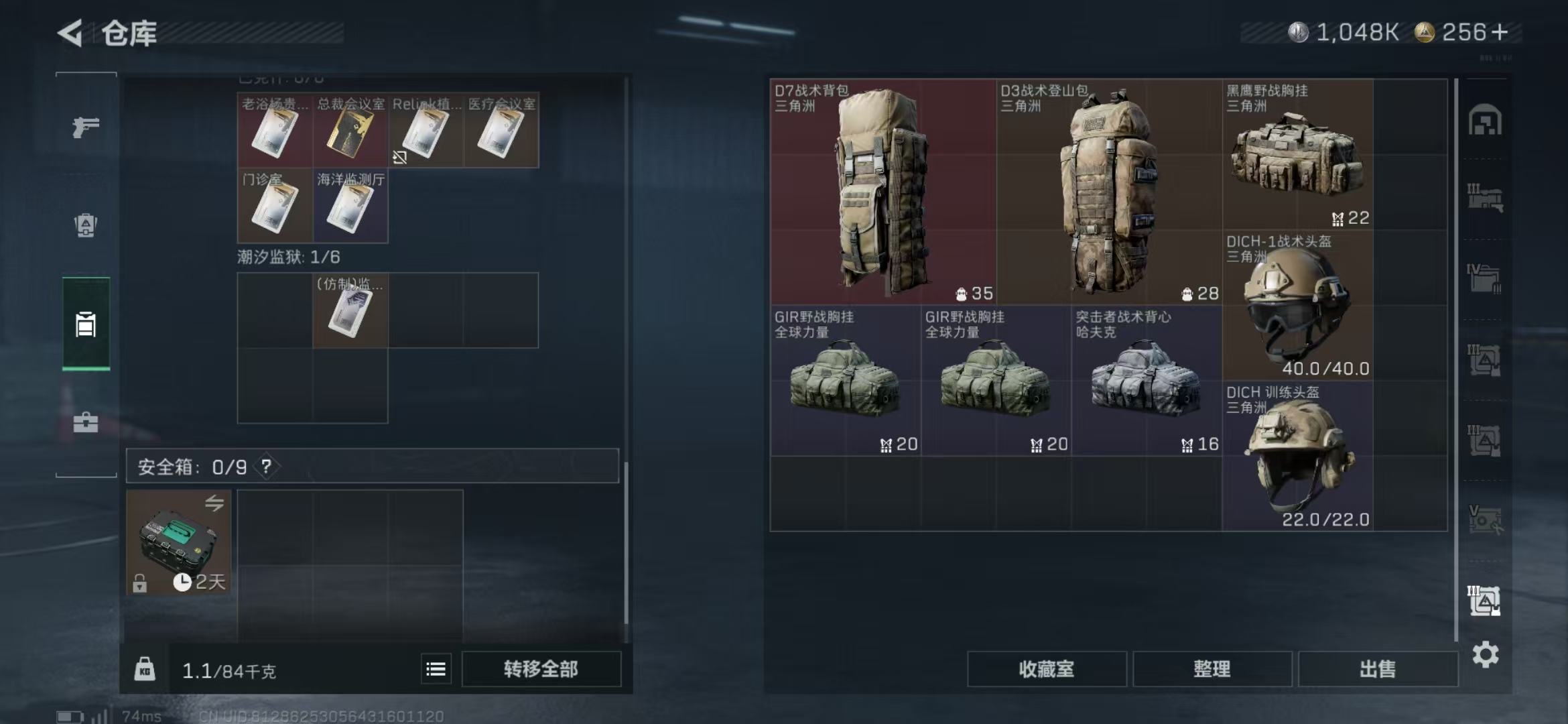This screenshot has width=1568, height=724.
Task: Go back from the 仓库 screen
Action: pos(71,33)
